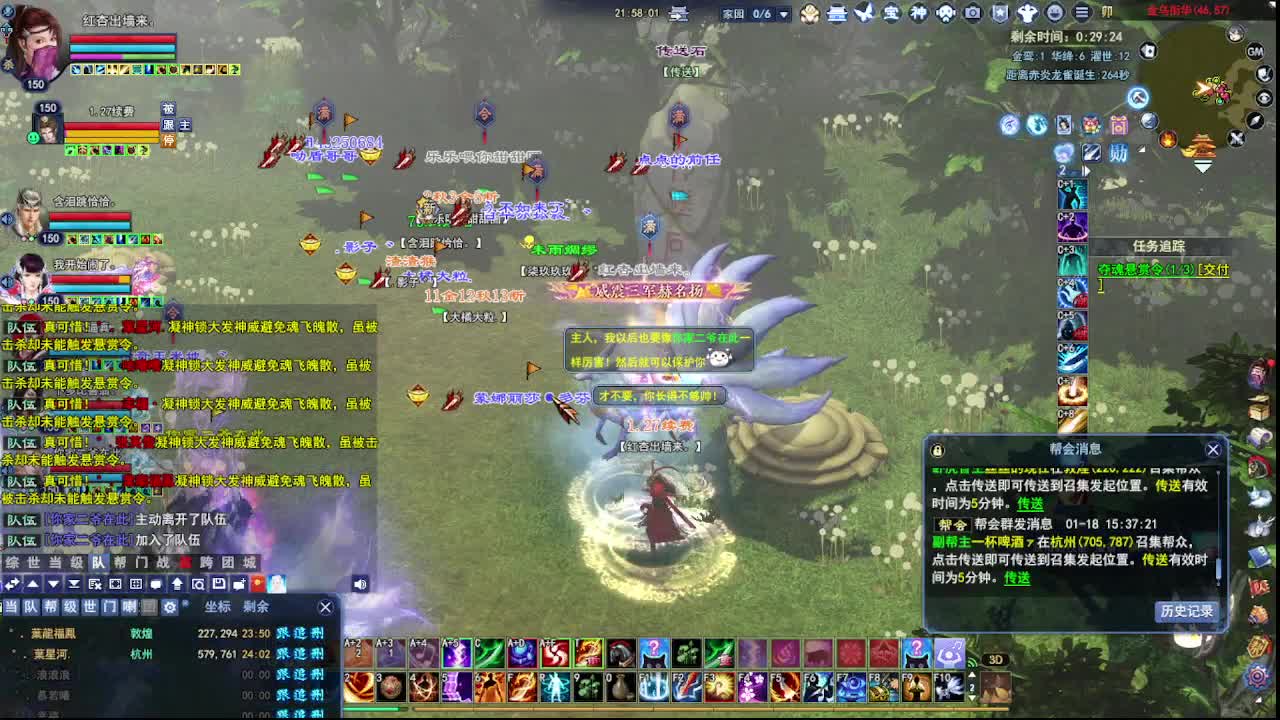Open the hamburger menu icon in top toolbar

click(x=1083, y=13)
